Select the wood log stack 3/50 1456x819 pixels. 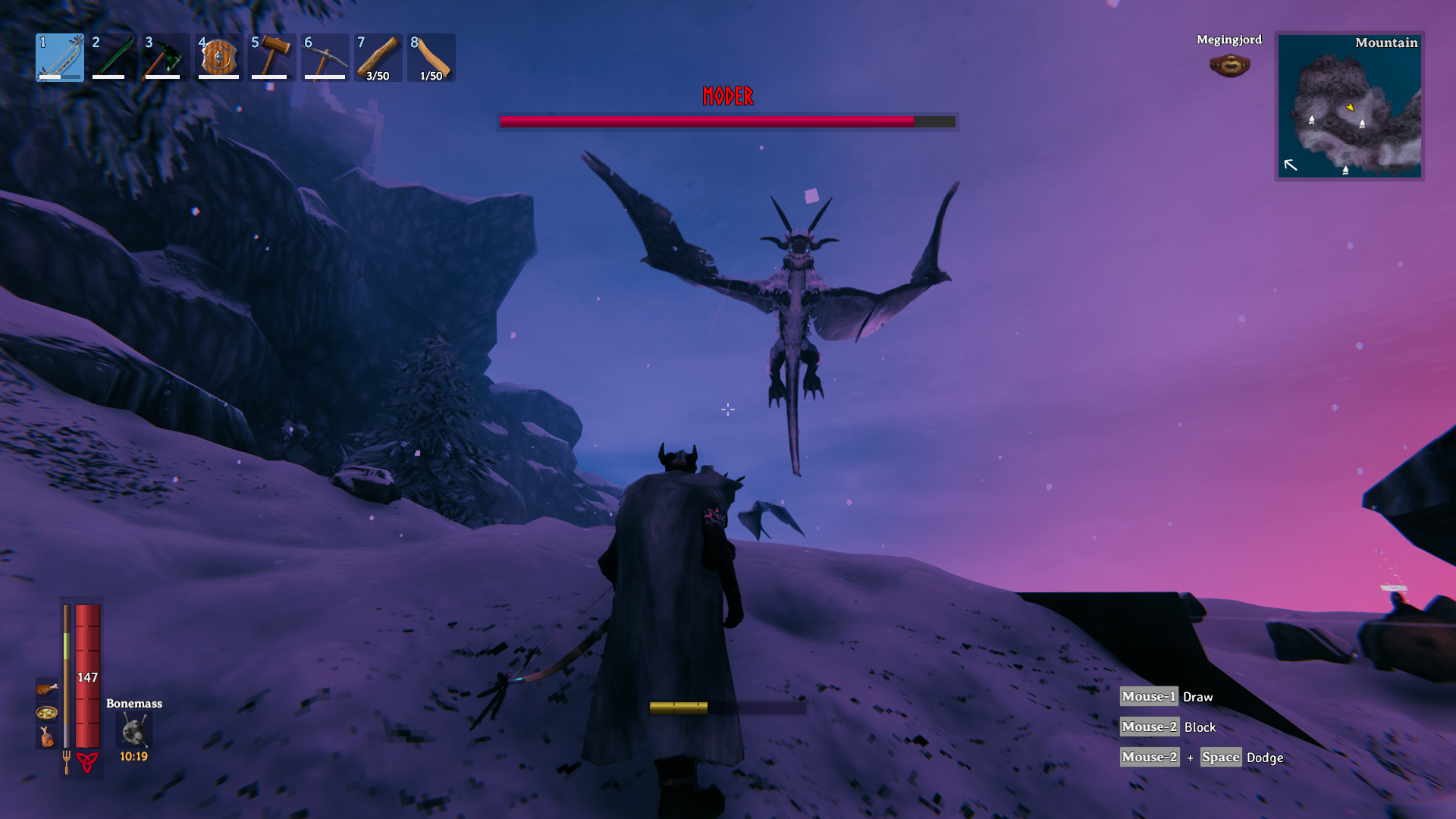coord(378,58)
